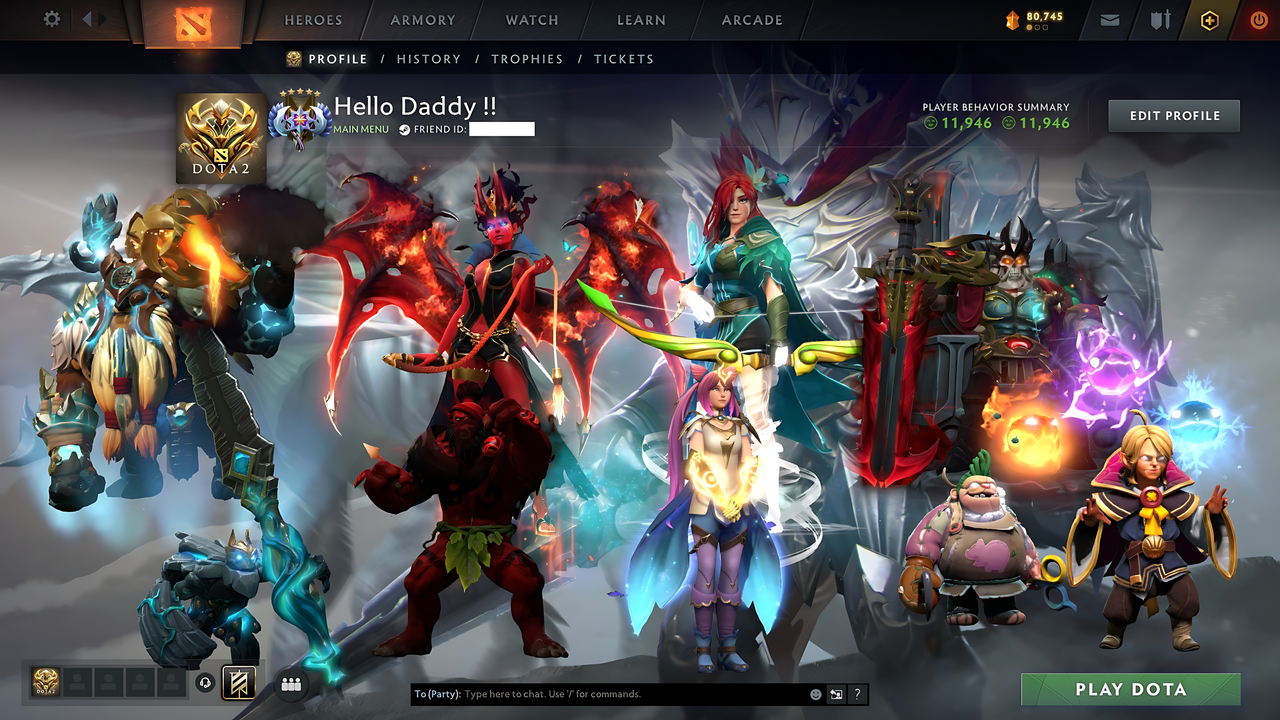
Task: Toggle voice chat with the headset icon
Action: click(x=203, y=684)
